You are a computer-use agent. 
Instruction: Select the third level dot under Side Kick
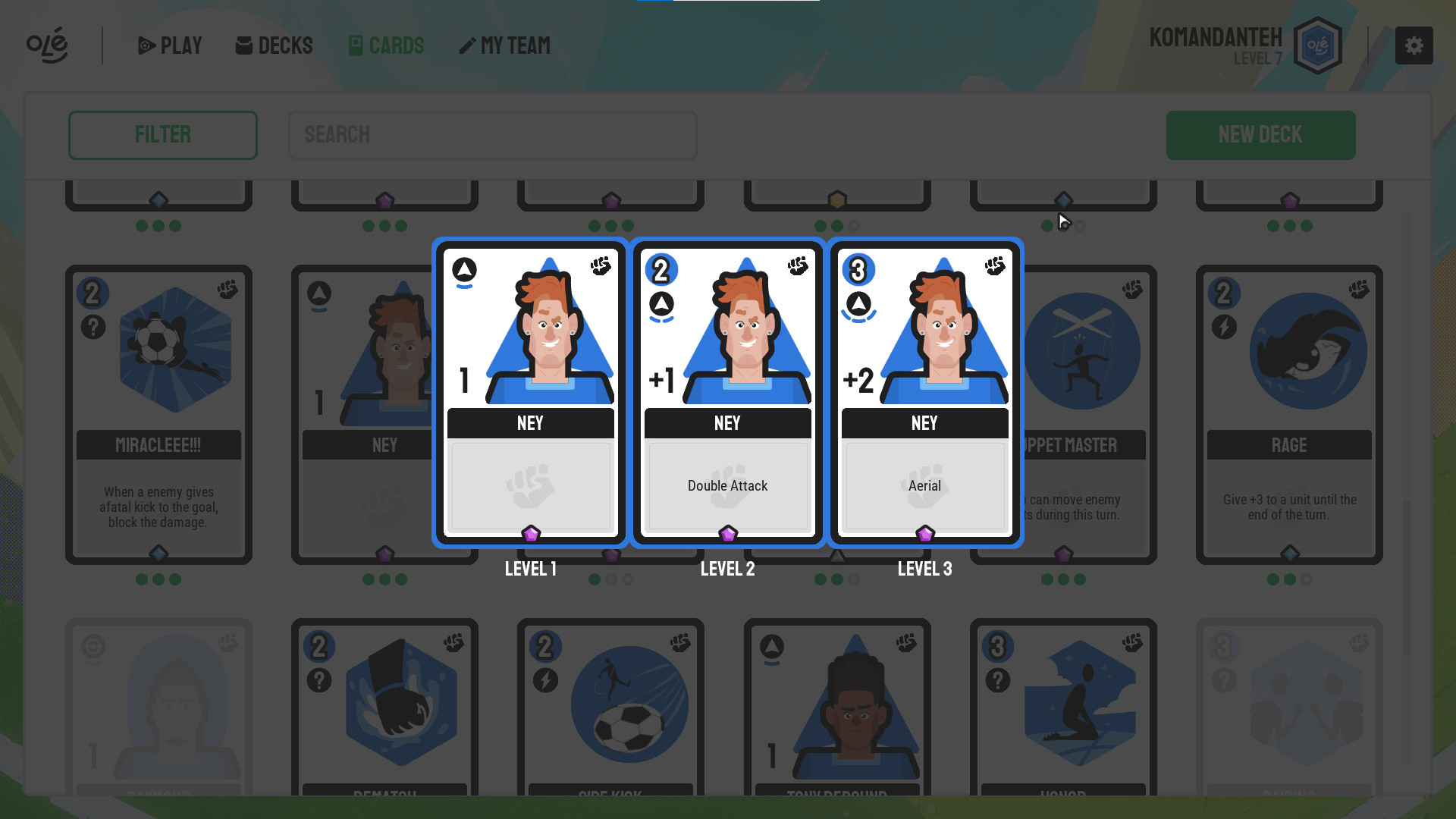coord(627,579)
